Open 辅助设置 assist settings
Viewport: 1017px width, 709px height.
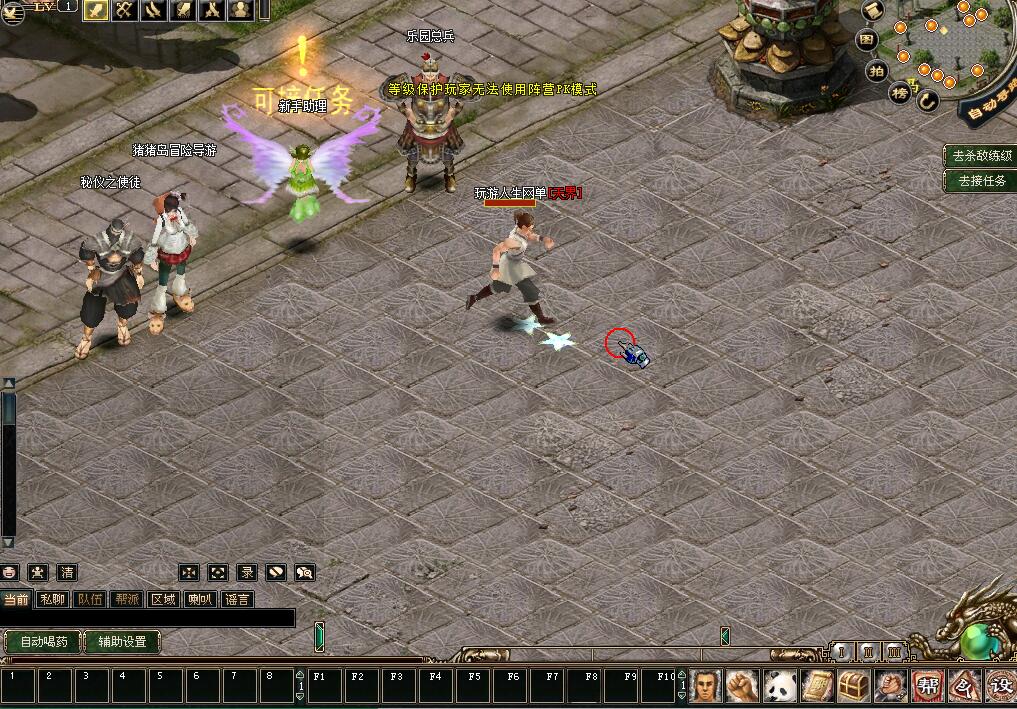click(122, 641)
